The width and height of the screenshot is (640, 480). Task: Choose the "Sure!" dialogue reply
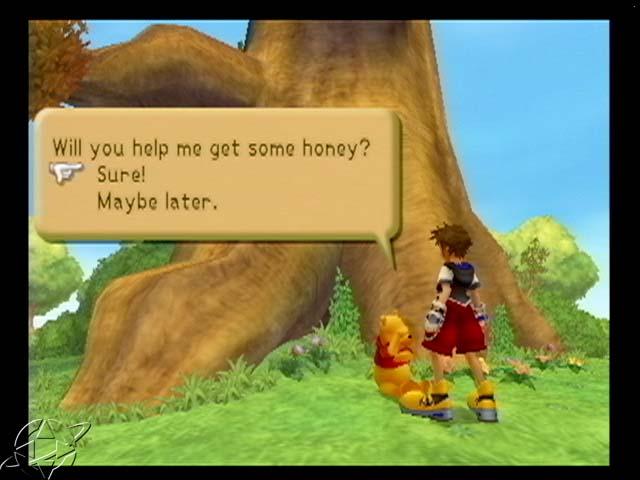click(123, 174)
